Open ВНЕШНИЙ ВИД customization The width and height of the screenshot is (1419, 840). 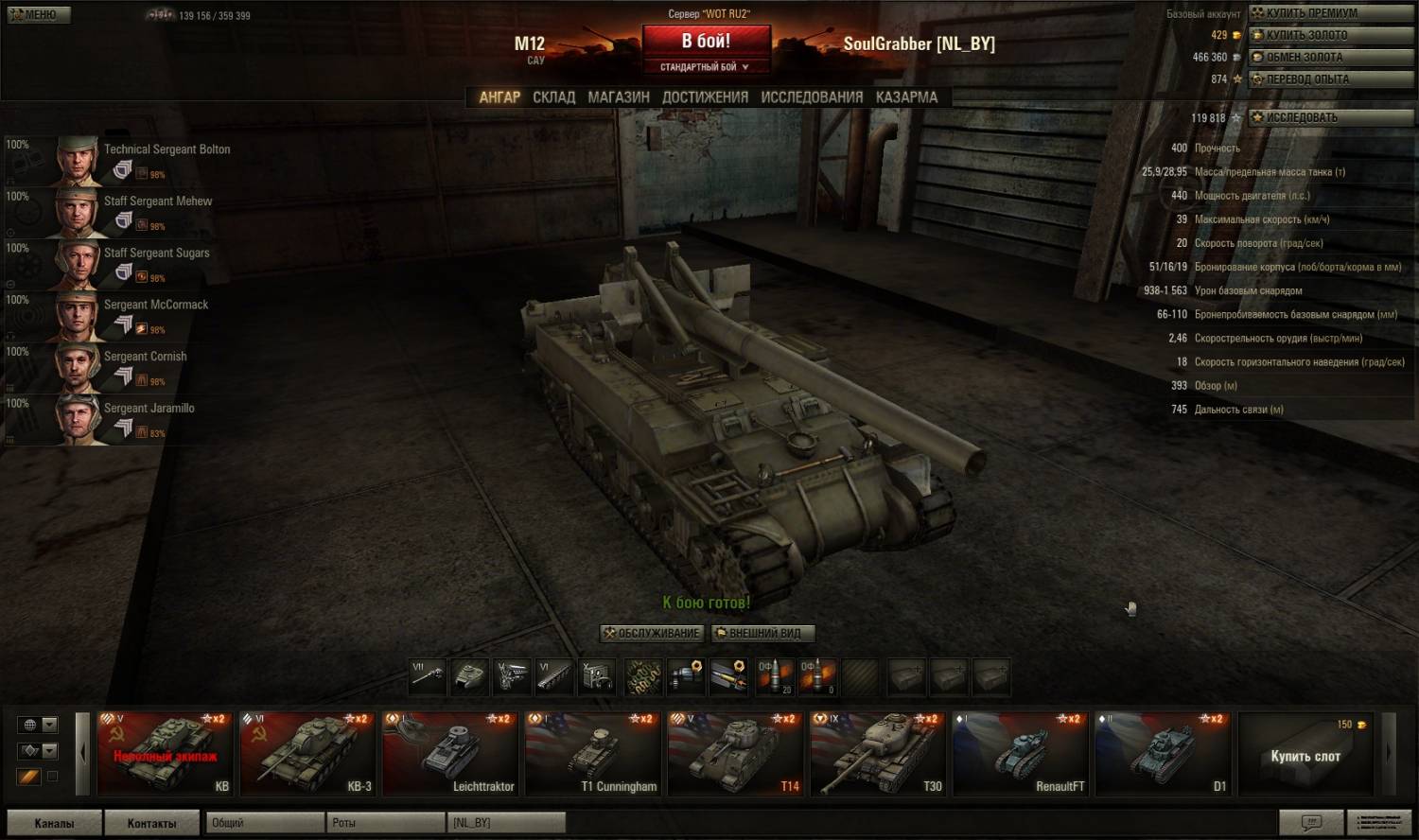click(762, 633)
